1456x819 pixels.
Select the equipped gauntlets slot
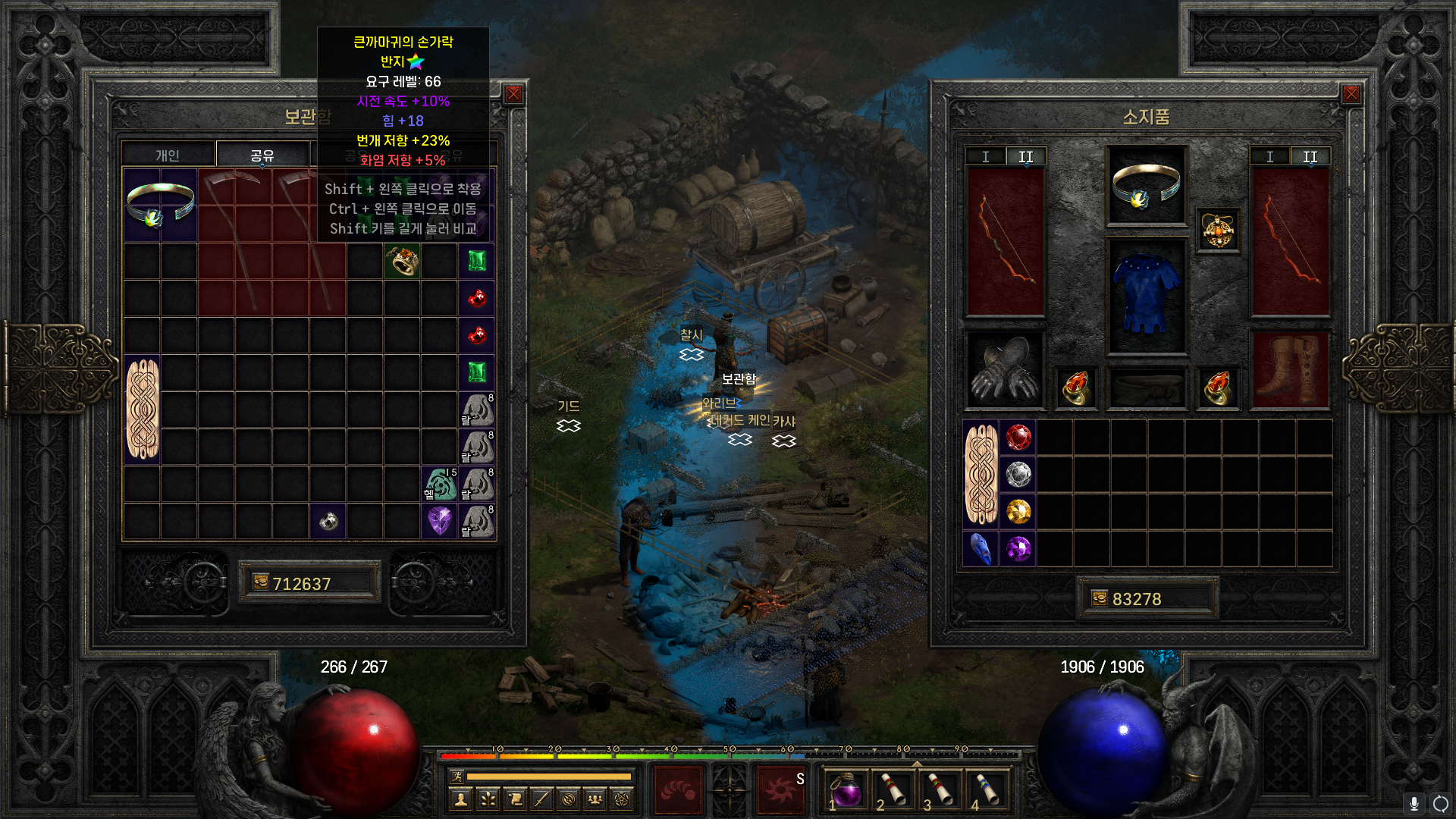tap(1005, 371)
